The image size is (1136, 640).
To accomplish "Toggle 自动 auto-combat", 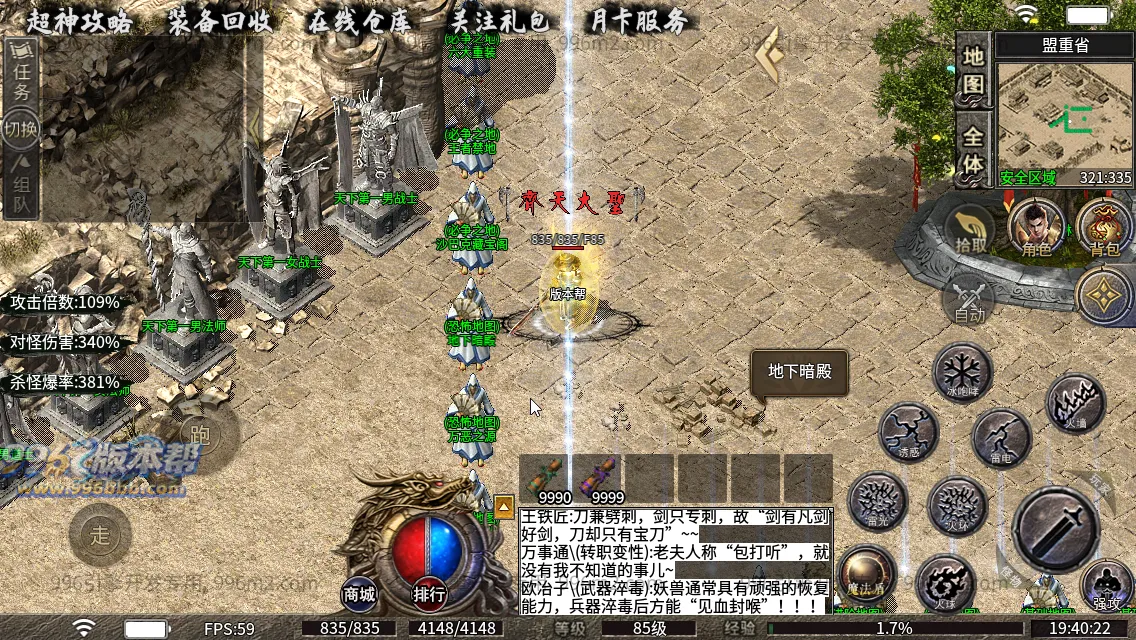I will tap(969, 298).
